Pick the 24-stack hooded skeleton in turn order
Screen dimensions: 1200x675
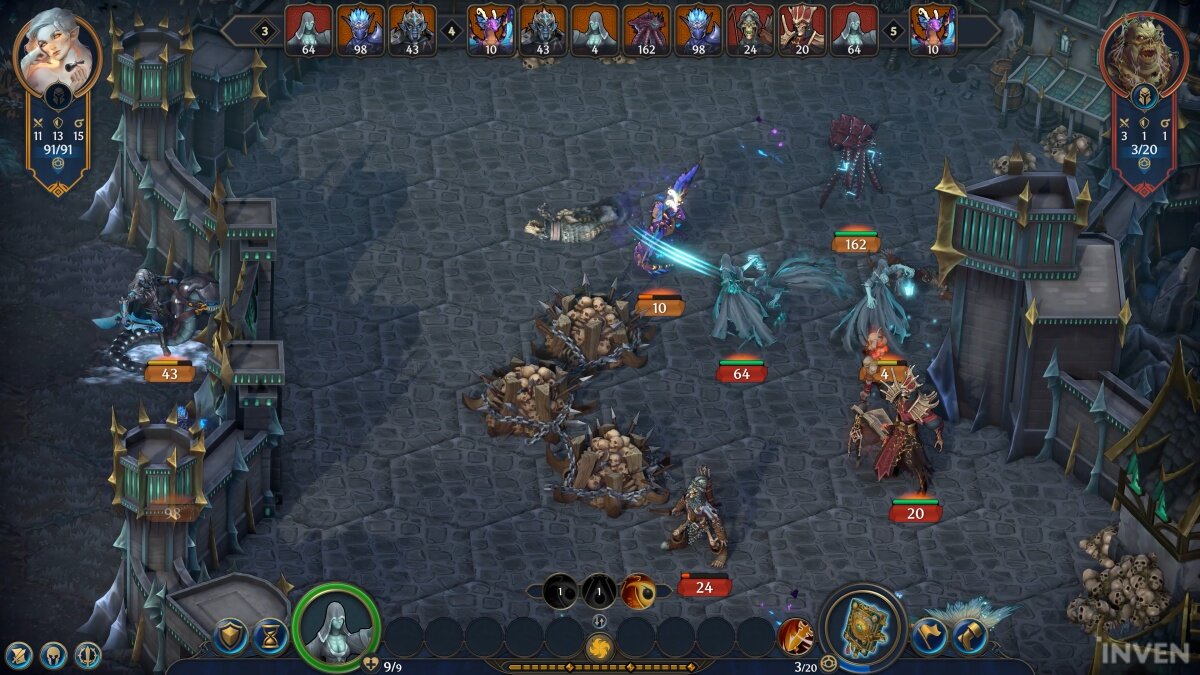(750, 30)
